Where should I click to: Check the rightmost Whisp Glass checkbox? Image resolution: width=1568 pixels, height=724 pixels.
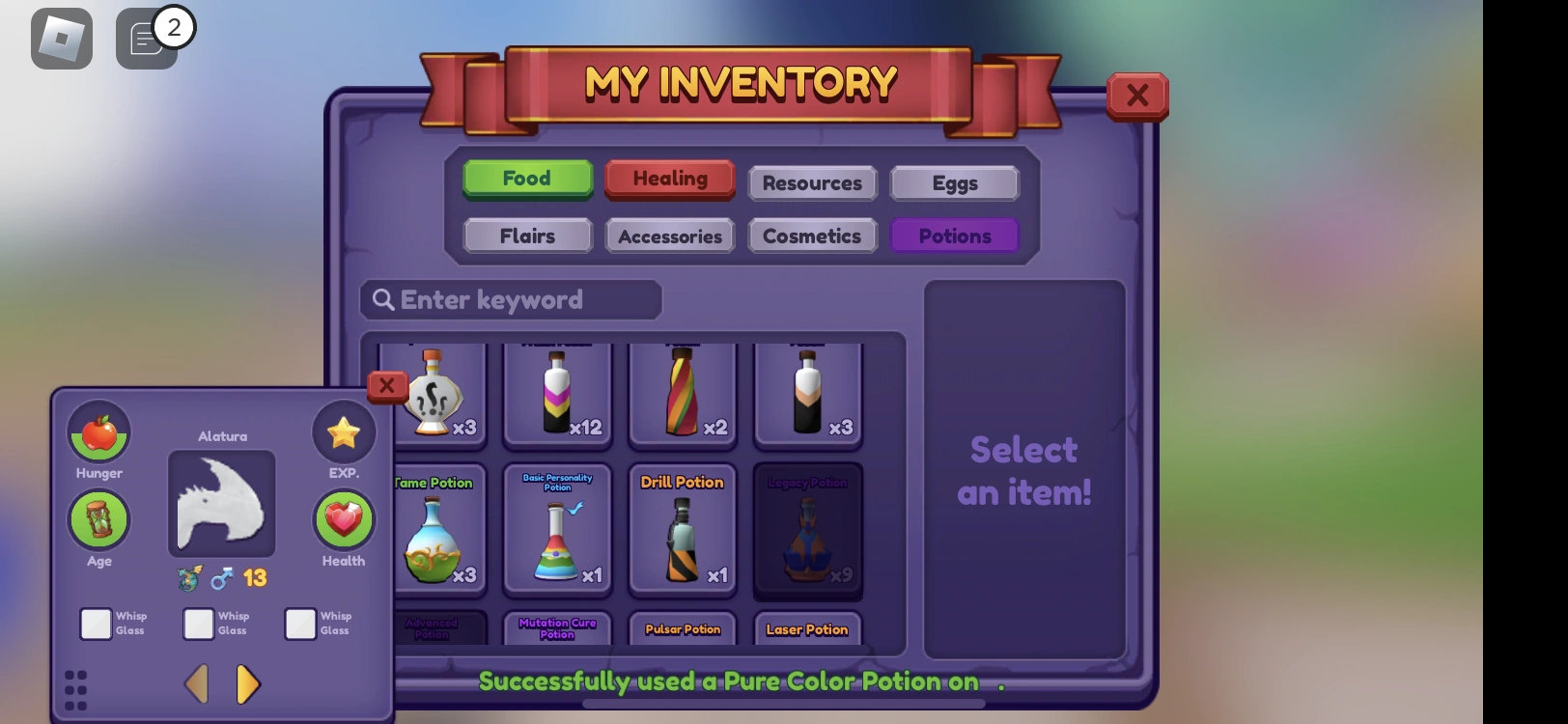click(x=299, y=625)
